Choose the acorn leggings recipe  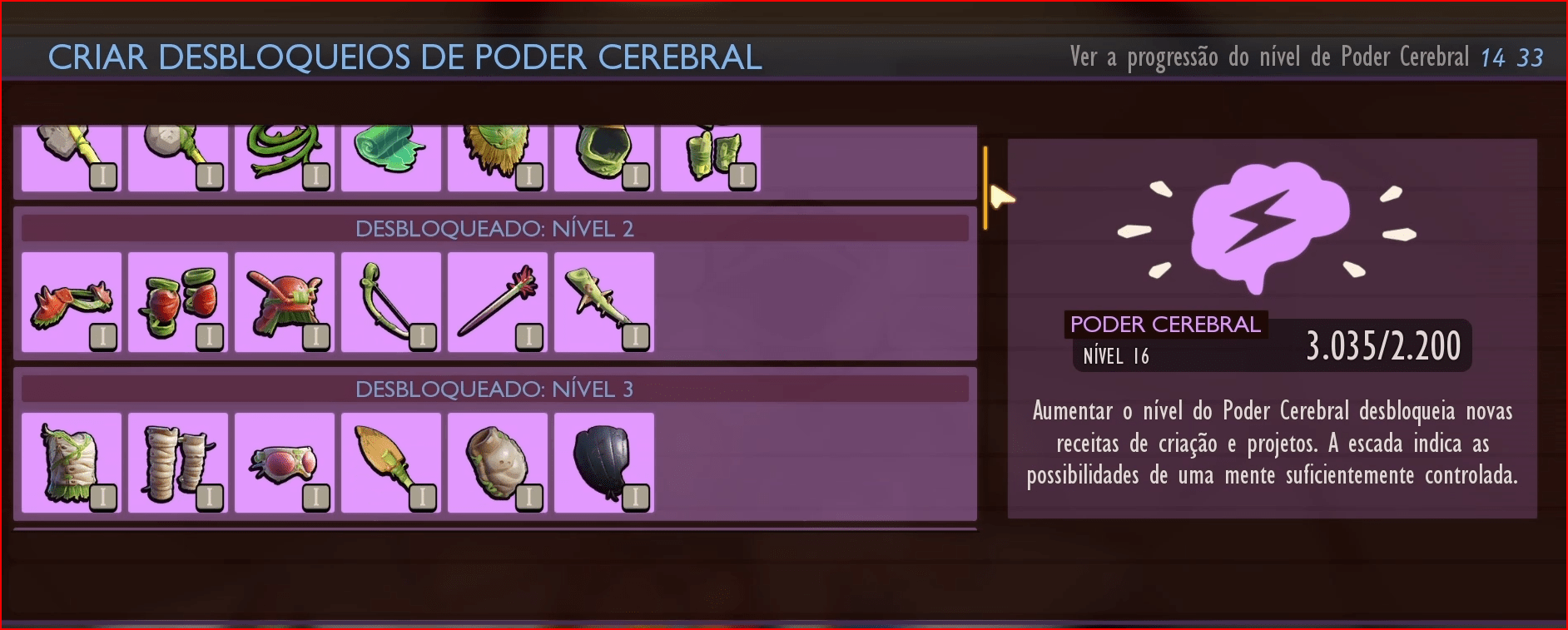(x=178, y=463)
